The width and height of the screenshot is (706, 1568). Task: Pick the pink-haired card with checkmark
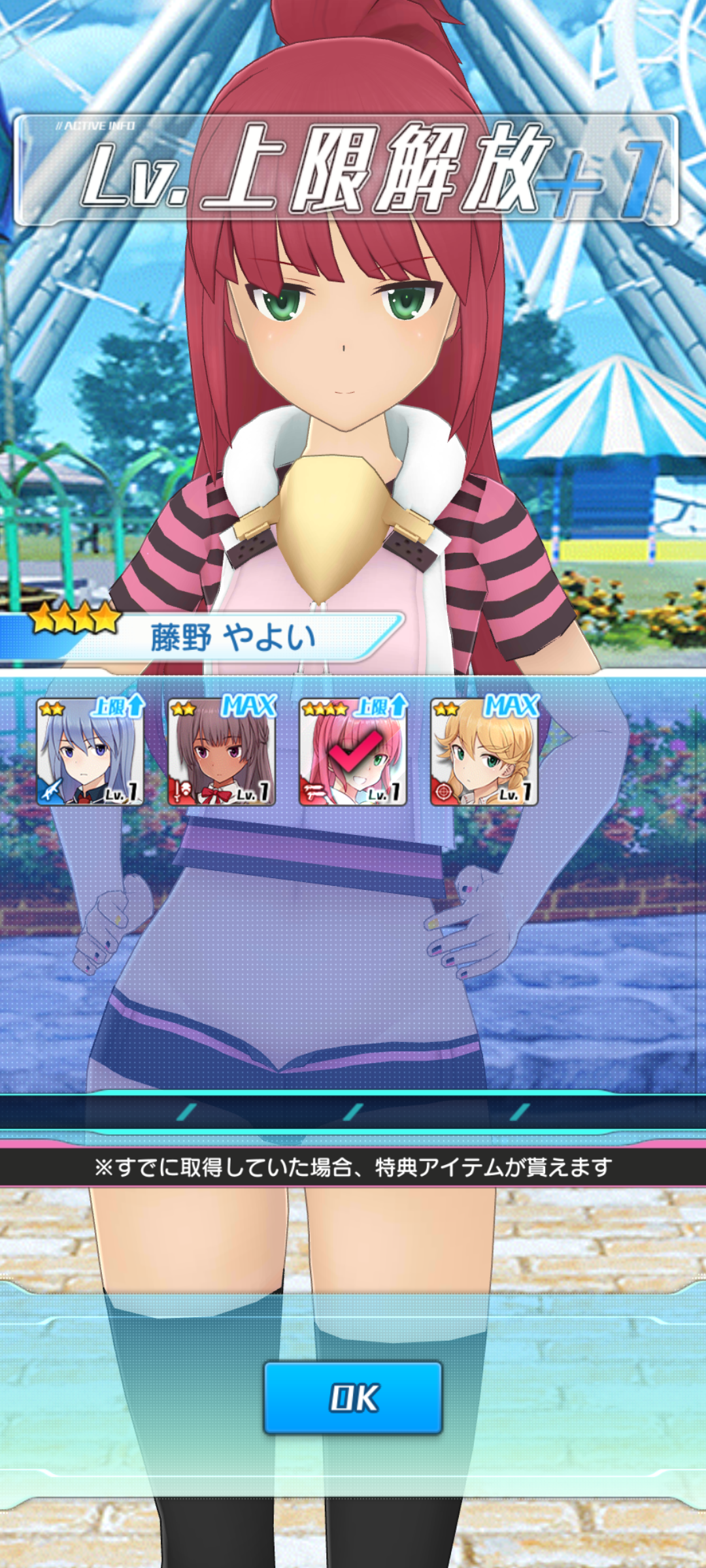coord(353,752)
